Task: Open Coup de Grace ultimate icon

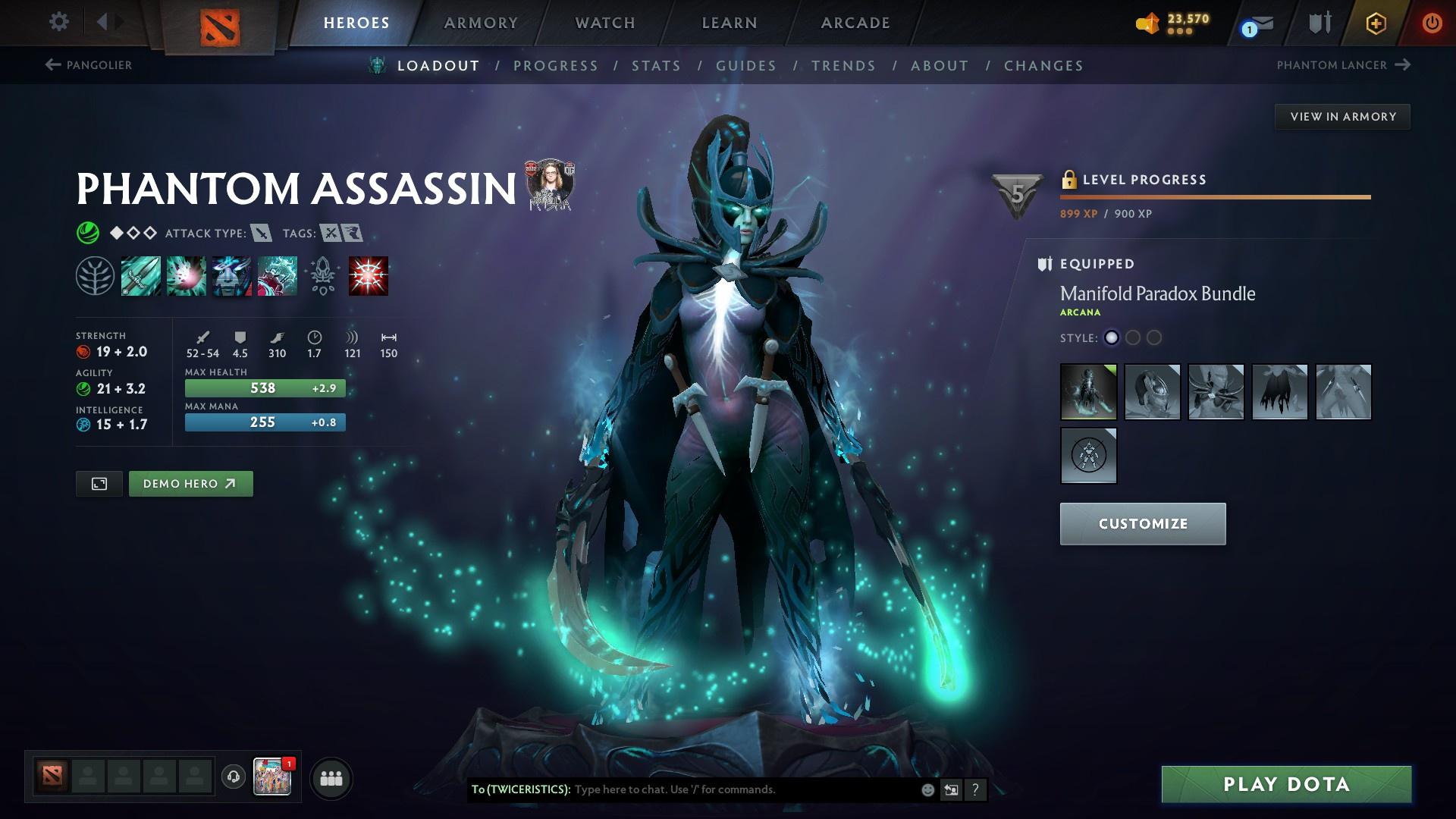Action: (x=368, y=275)
